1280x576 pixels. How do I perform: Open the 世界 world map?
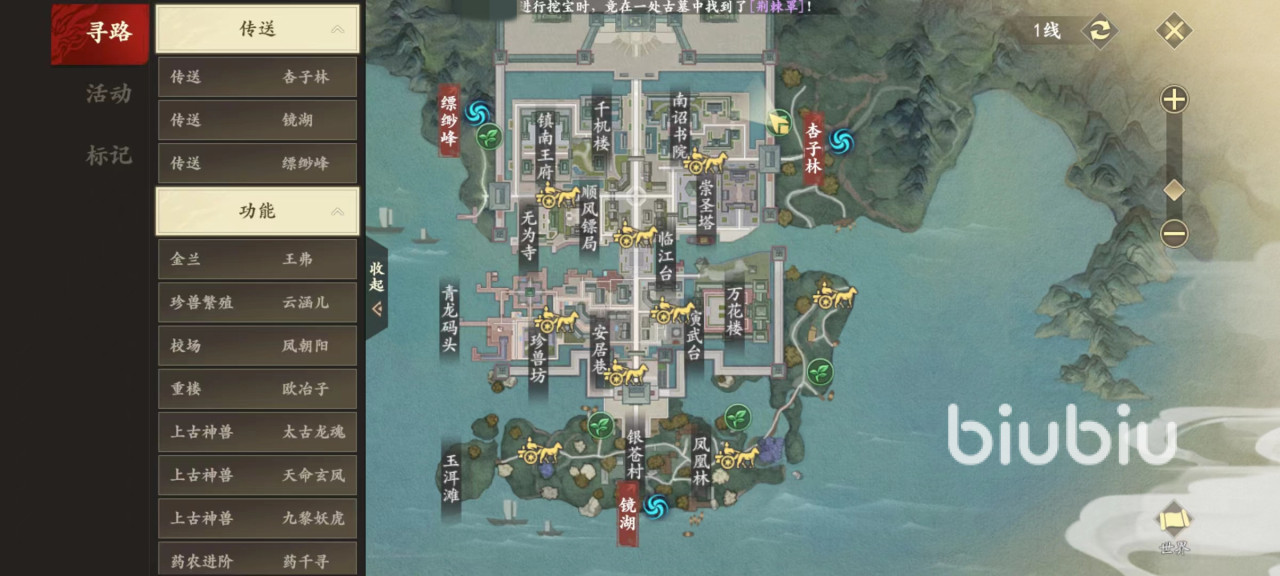click(x=1174, y=528)
